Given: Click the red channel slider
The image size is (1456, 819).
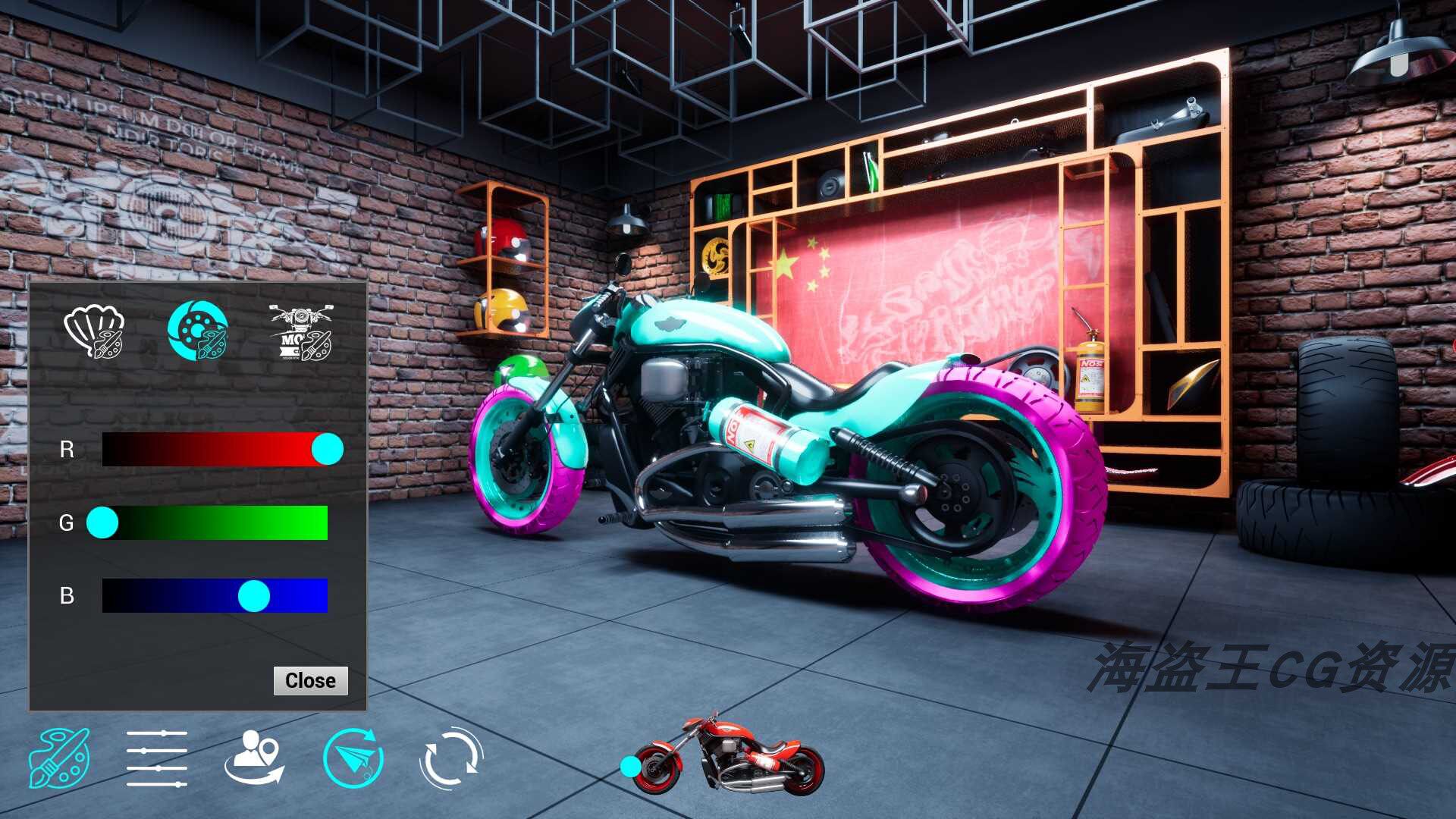Looking at the screenshot, I should click(215, 450).
